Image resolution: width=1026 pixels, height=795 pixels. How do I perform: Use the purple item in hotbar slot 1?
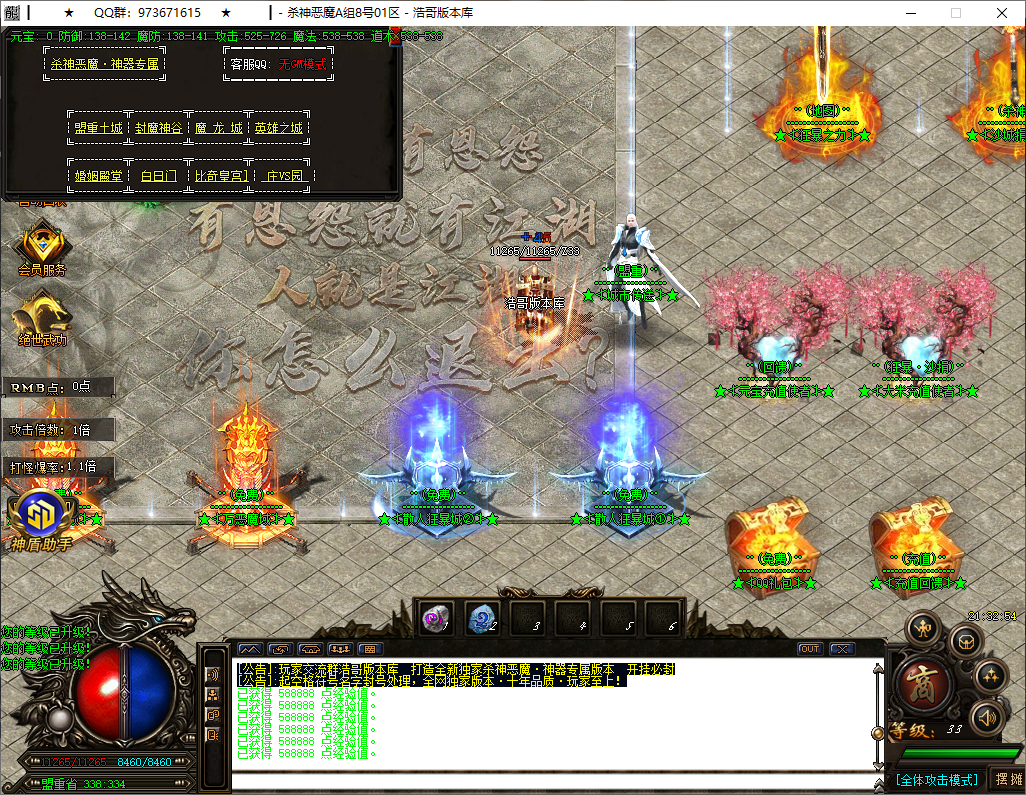tap(435, 618)
